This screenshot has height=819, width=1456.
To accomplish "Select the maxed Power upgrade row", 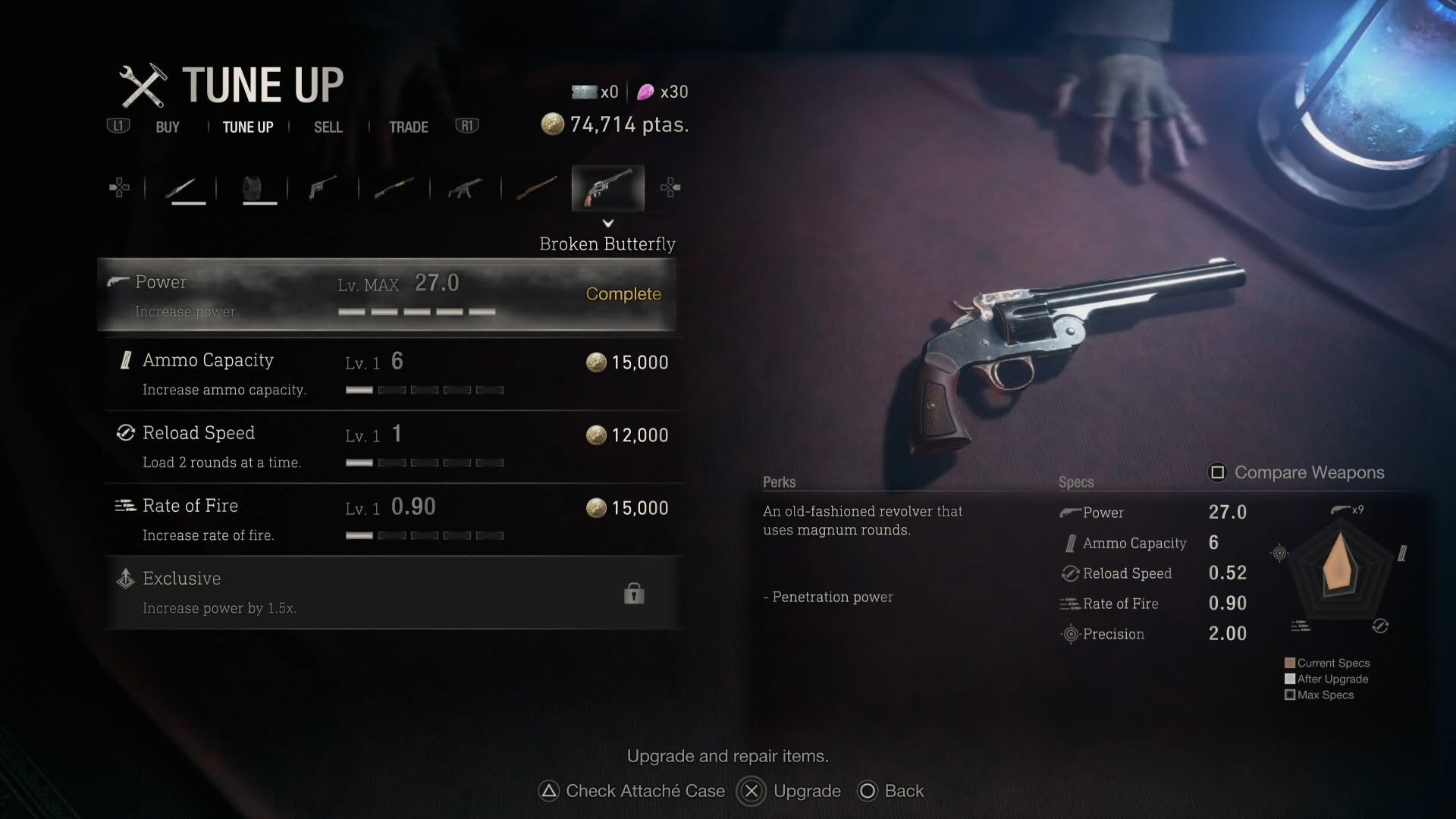I will tap(387, 295).
